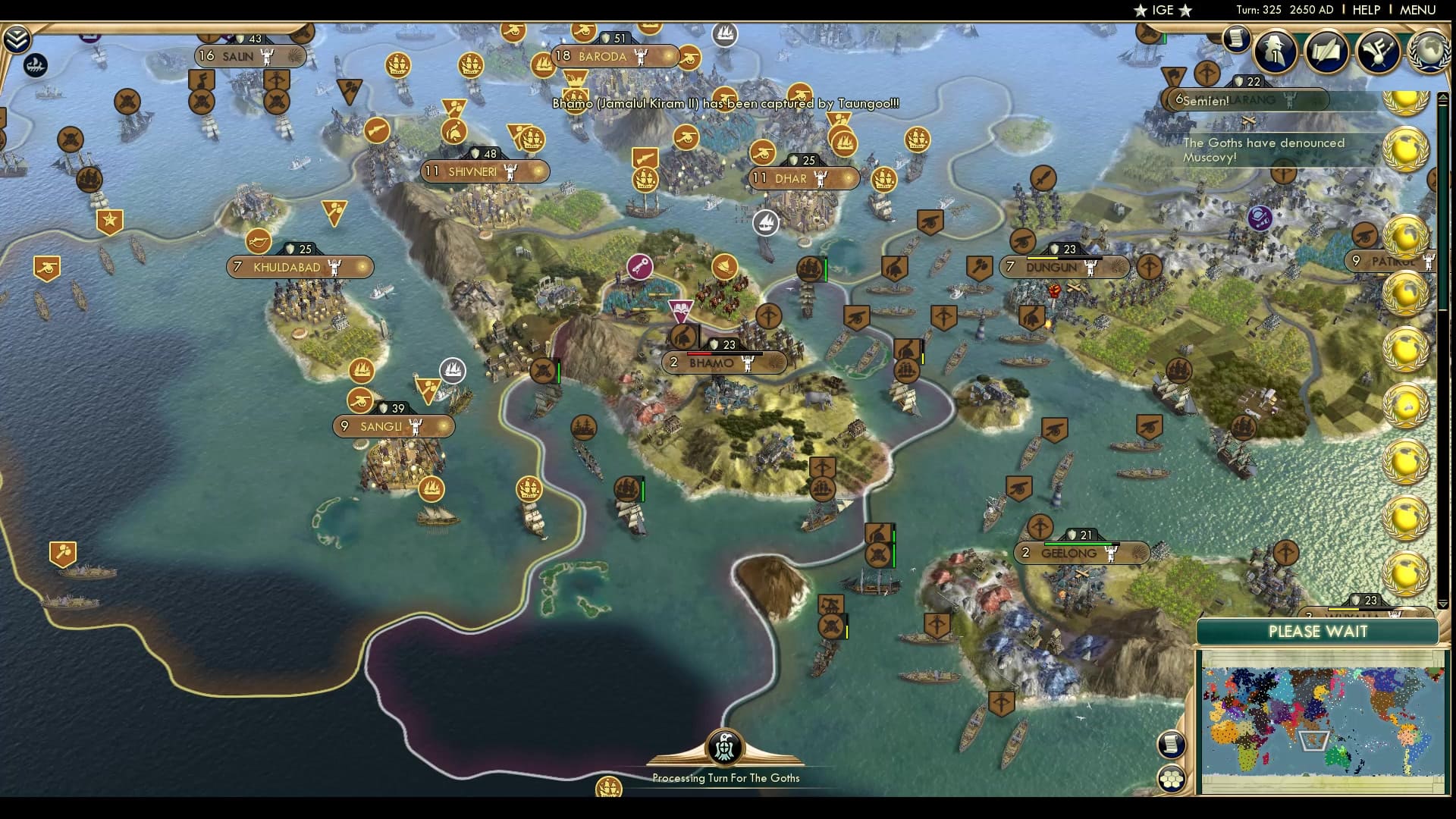The width and height of the screenshot is (1456, 819).
Task: Open the Technology tree icon
Action: (x=1380, y=52)
